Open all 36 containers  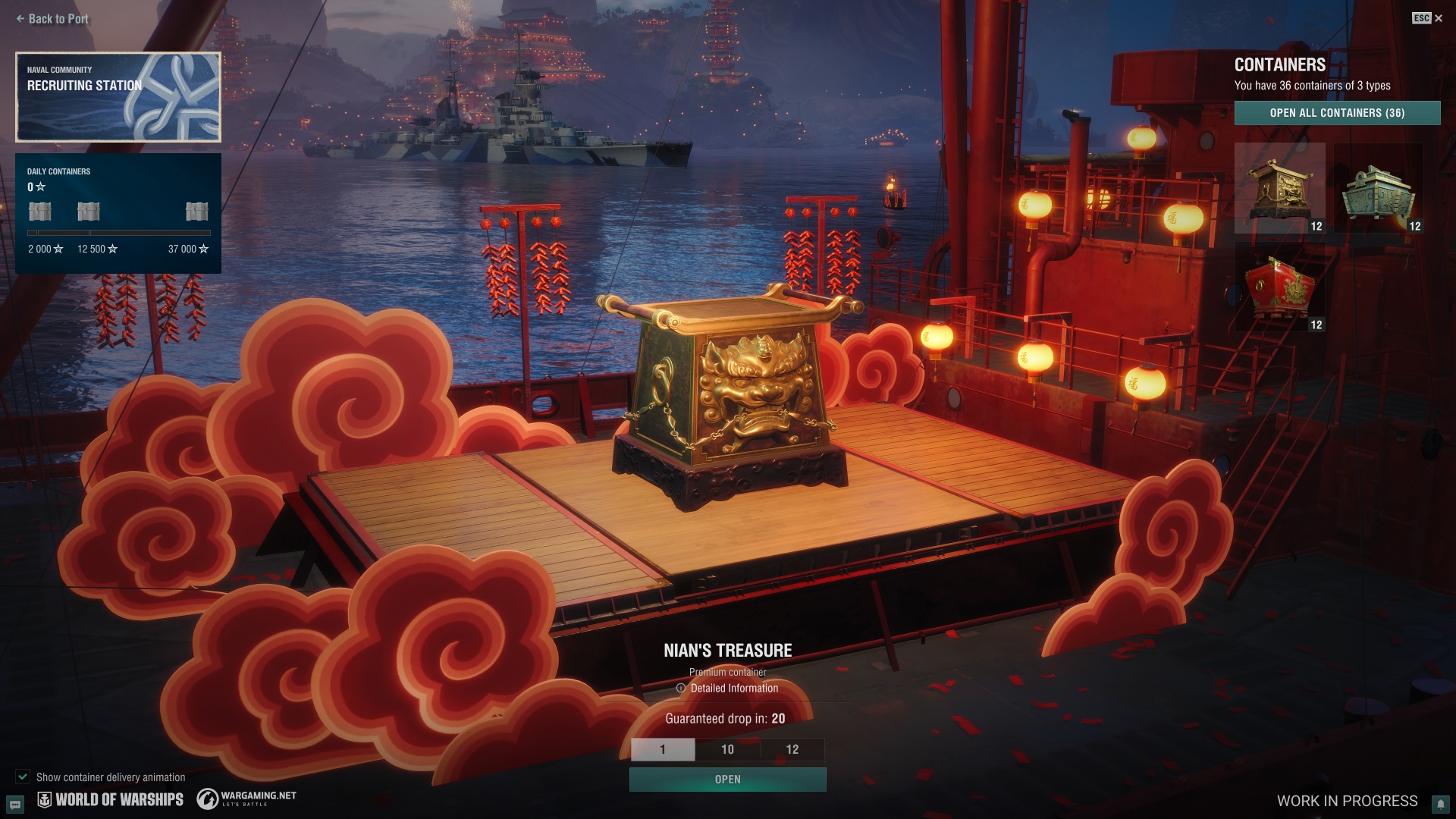[1337, 113]
